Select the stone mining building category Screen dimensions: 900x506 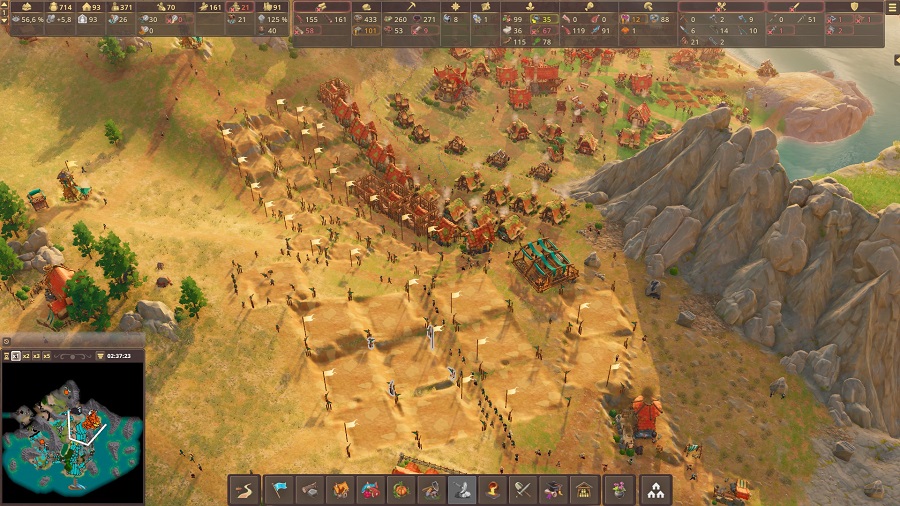pos(462,490)
